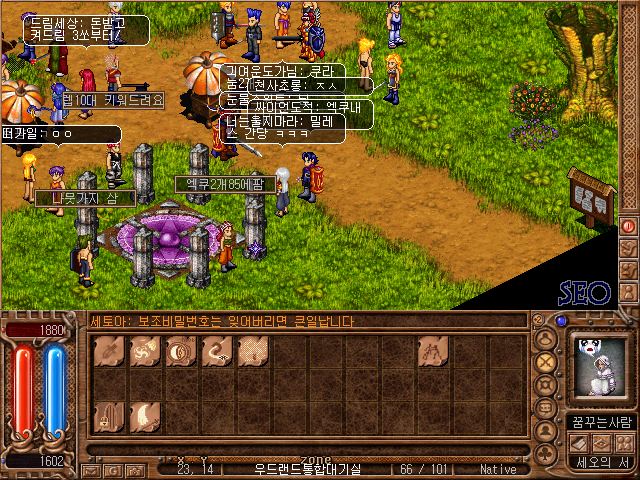
Task: Open the crossed swords round menu button
Action: coord(546,361)
